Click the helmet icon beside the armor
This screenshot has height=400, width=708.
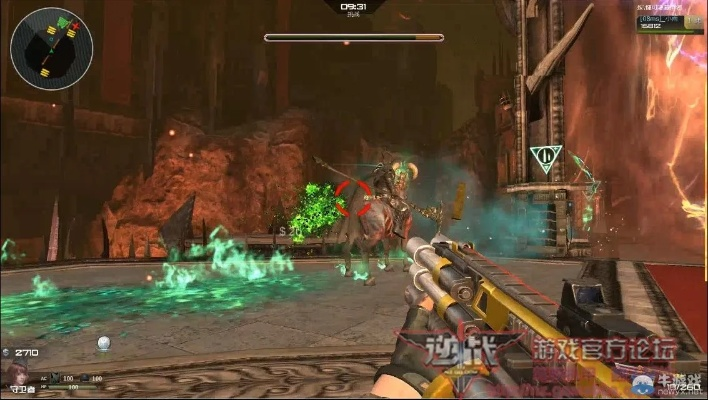84,378
